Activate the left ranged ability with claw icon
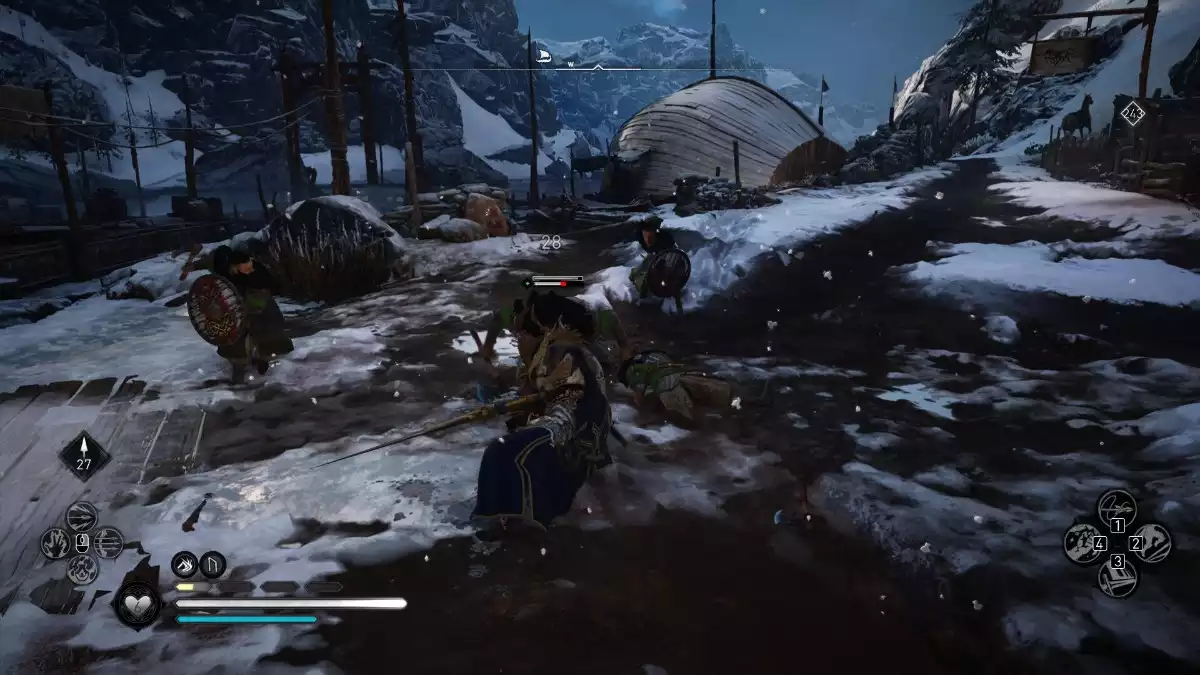 coord(55,543)
